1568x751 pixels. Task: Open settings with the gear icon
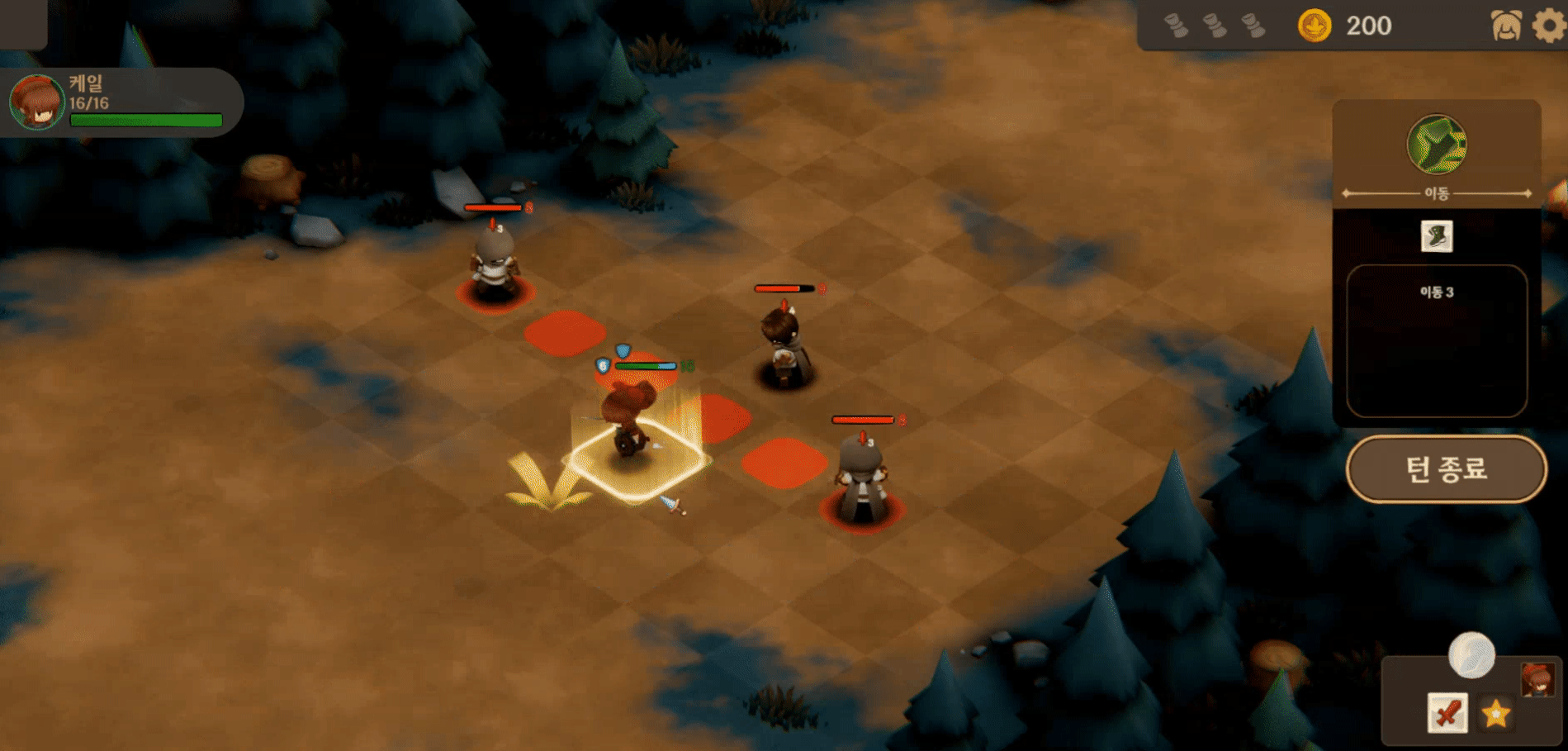pos(1549,26)
